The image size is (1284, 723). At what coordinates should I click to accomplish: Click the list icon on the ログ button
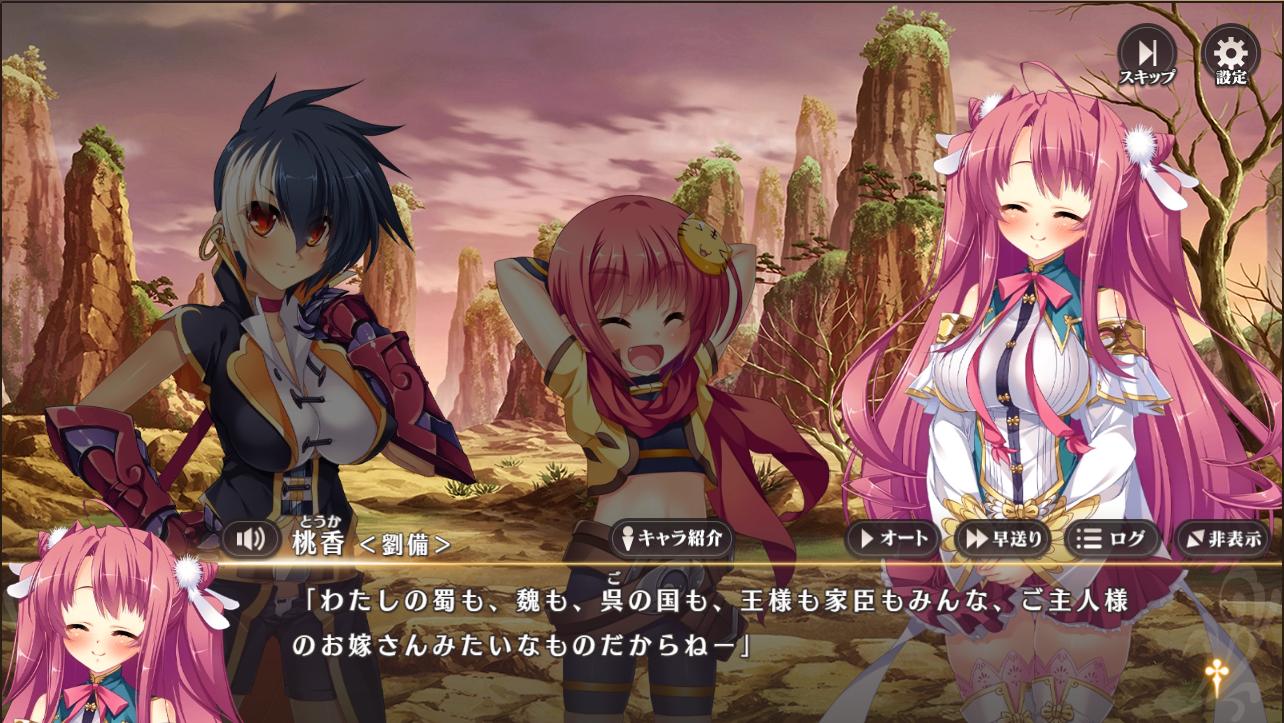pos(1086,540)
